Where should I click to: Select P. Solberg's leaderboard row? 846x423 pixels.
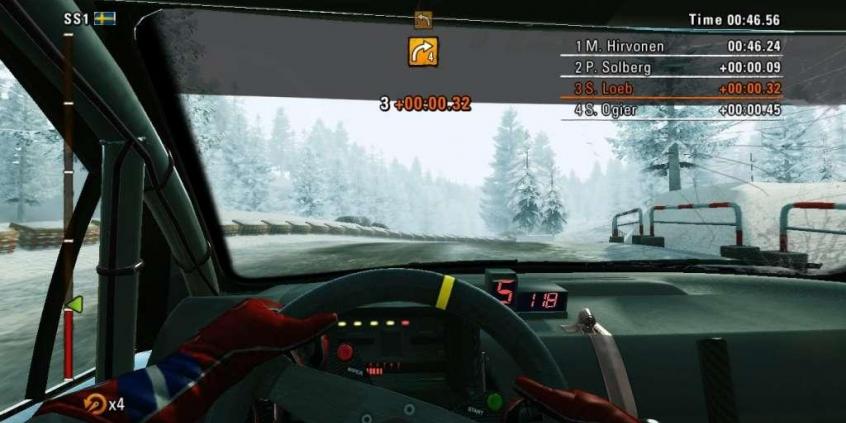(x=677, y=67)
